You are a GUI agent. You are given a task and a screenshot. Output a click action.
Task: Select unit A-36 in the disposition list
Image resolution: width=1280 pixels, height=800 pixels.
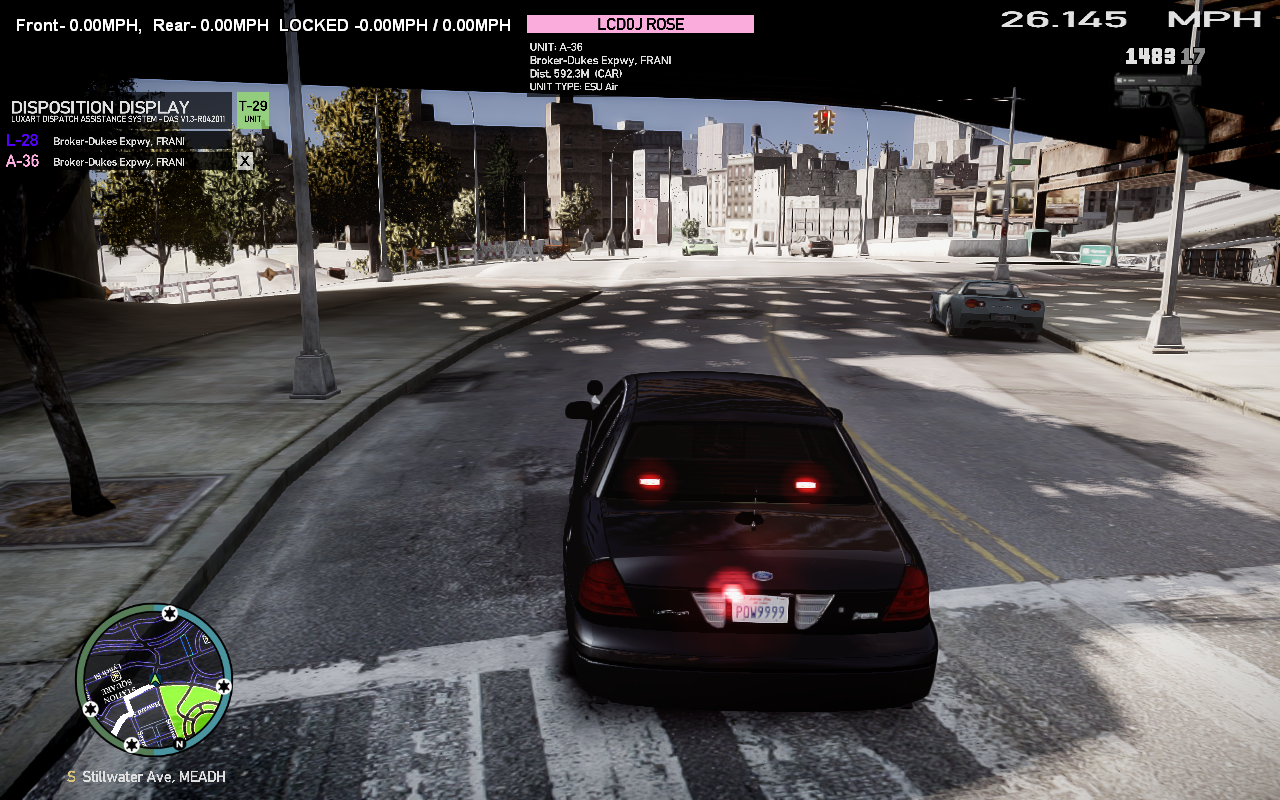[22, 161]
